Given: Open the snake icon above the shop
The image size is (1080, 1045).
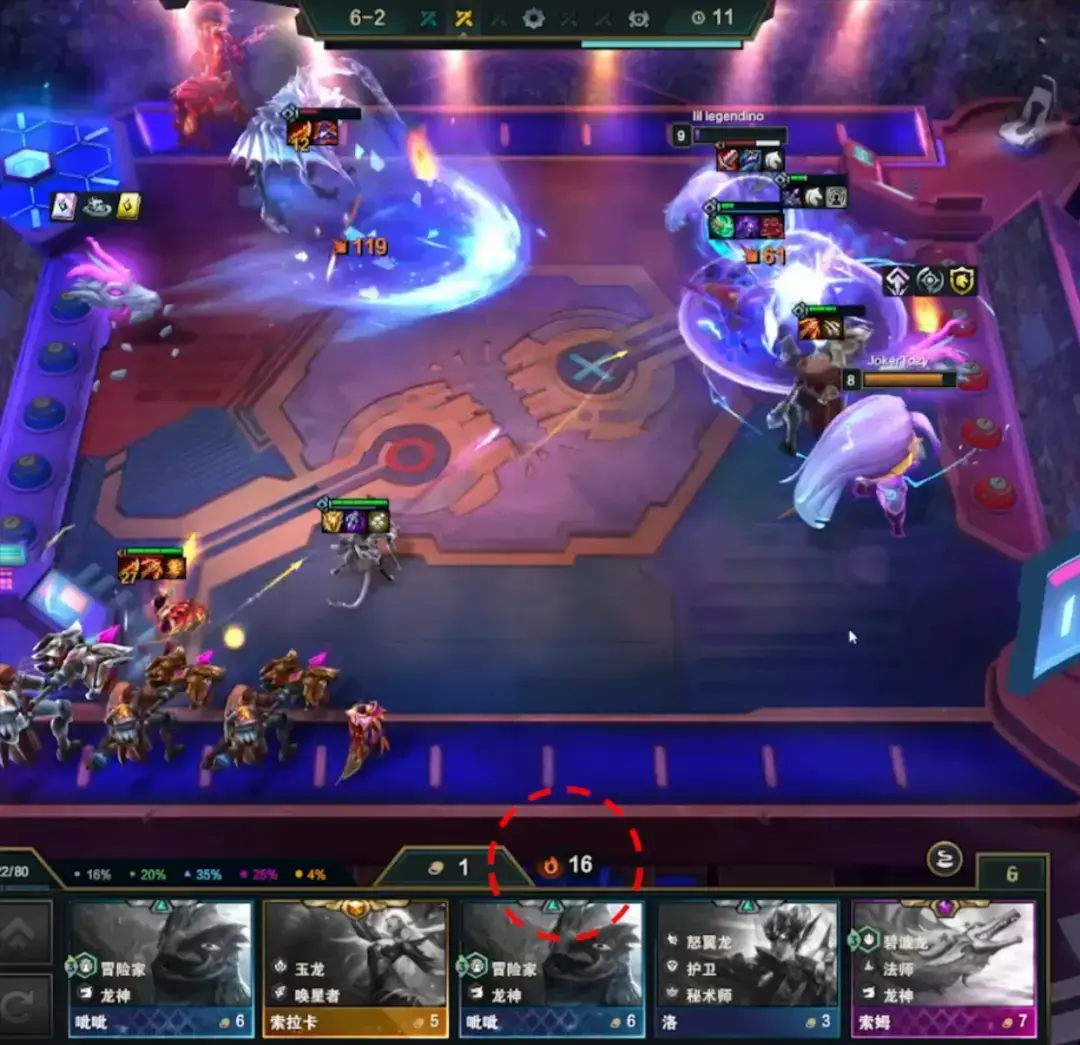Looking at the screenshot, I should pyautogui.click(x=944, y=858).
